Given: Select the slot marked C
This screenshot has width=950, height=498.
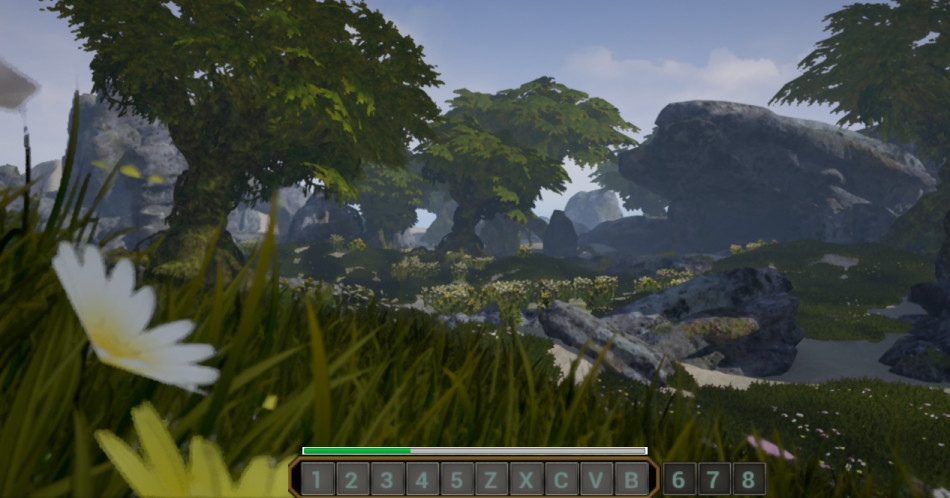Looking at the screenshot, I should pos(562,479).
